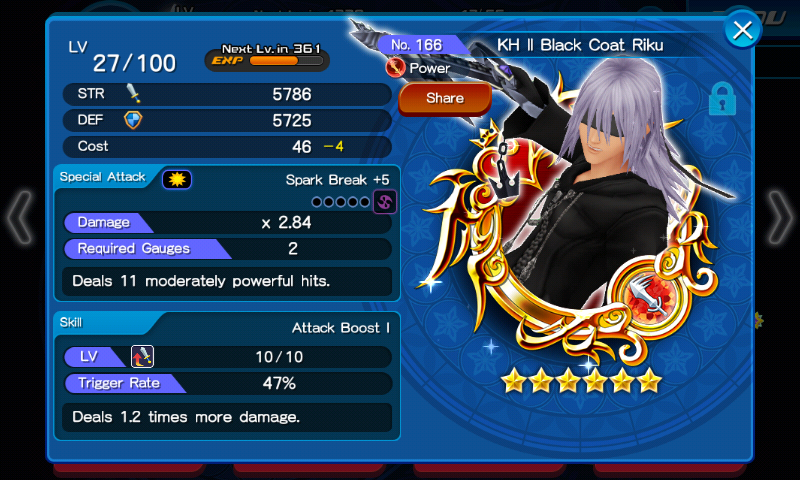This screenshot has width=800, height=480.
Task: Select the Attack Boost I skill icon
Action: (141, 356)
